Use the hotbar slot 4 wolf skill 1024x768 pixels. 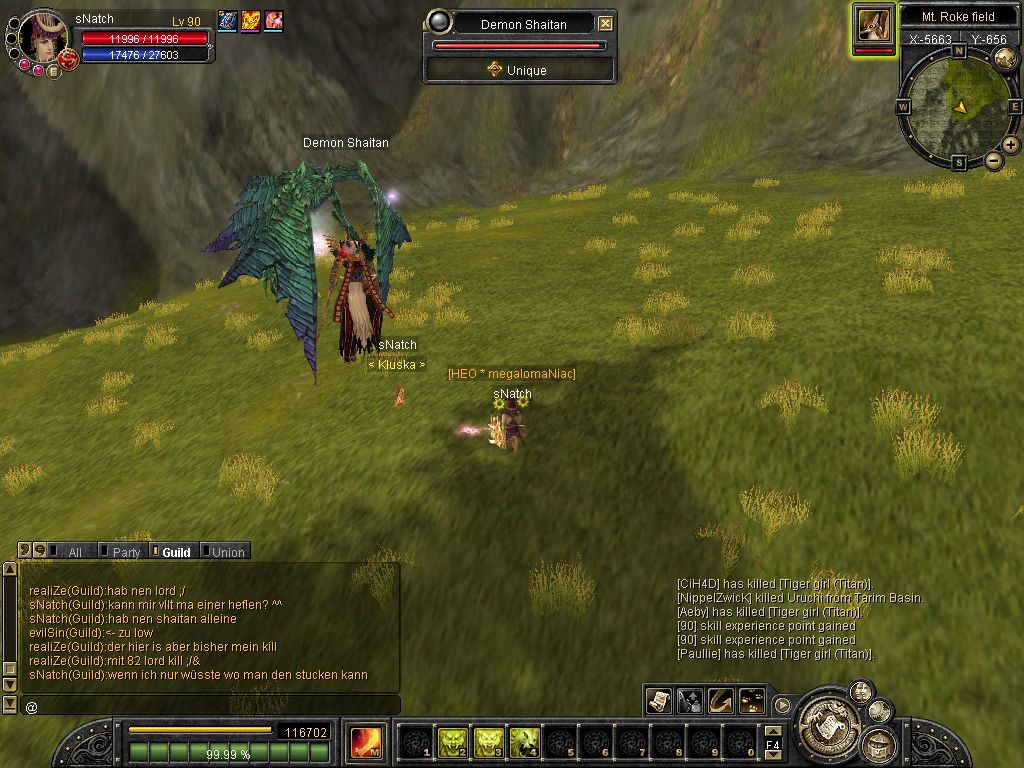pos(525,742)
